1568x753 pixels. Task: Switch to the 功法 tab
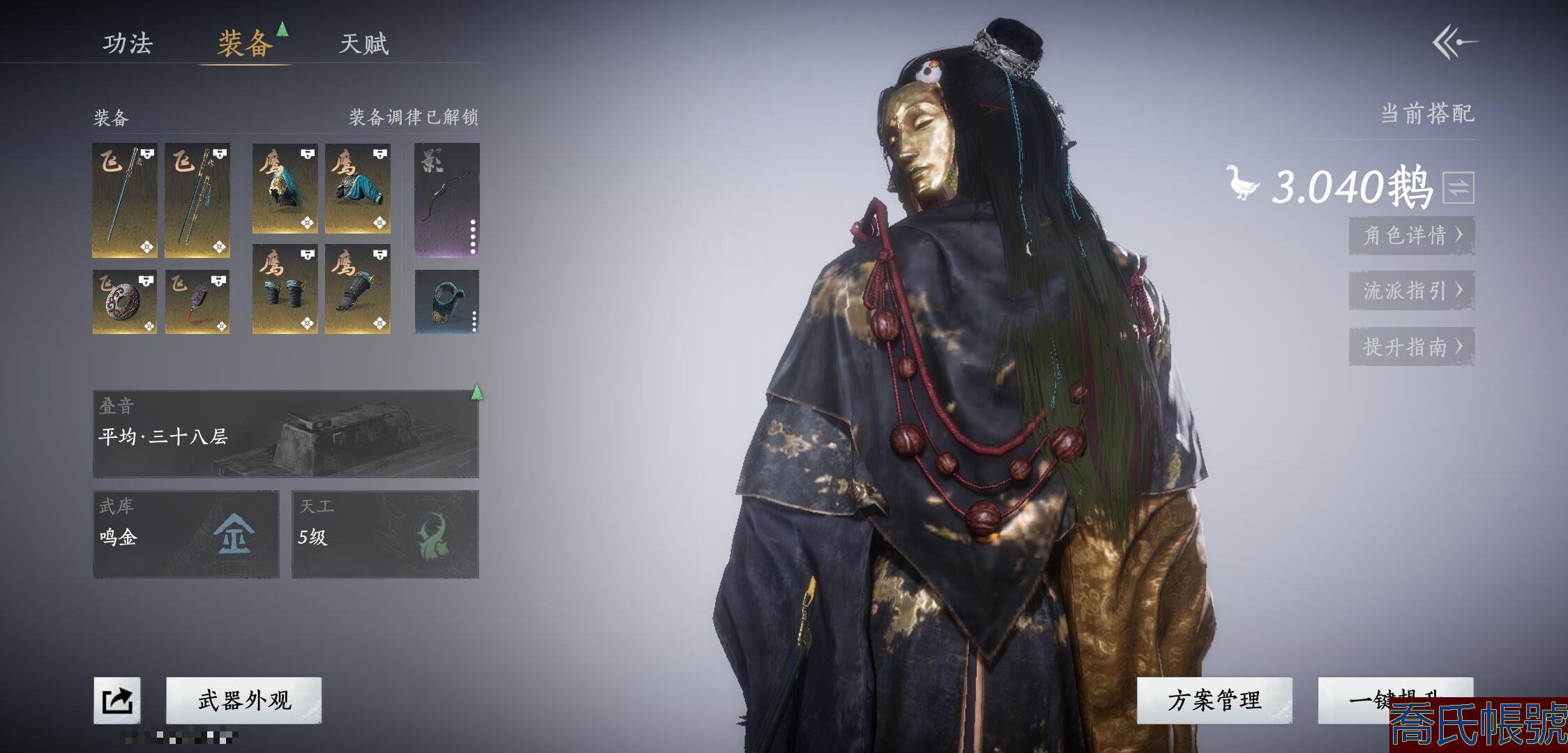coord(128,43)
